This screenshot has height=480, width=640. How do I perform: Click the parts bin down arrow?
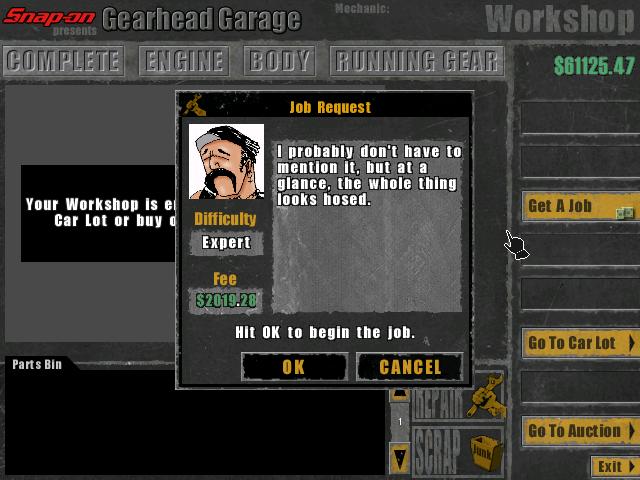pos(400,459)
